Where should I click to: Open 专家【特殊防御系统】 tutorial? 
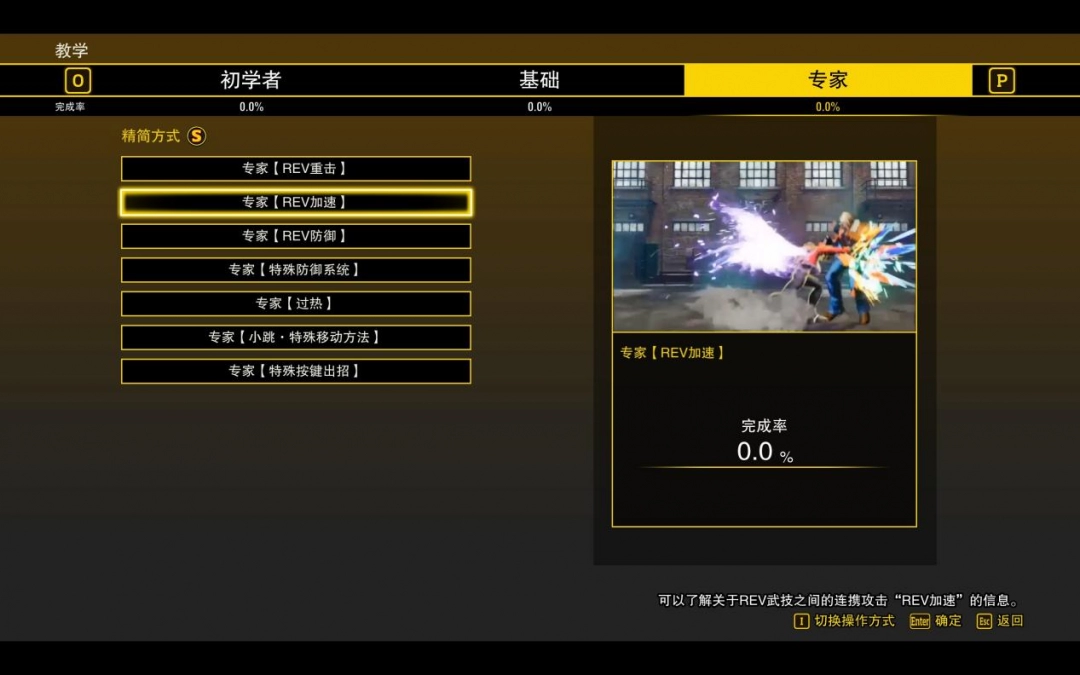click(x=296, y=270)
